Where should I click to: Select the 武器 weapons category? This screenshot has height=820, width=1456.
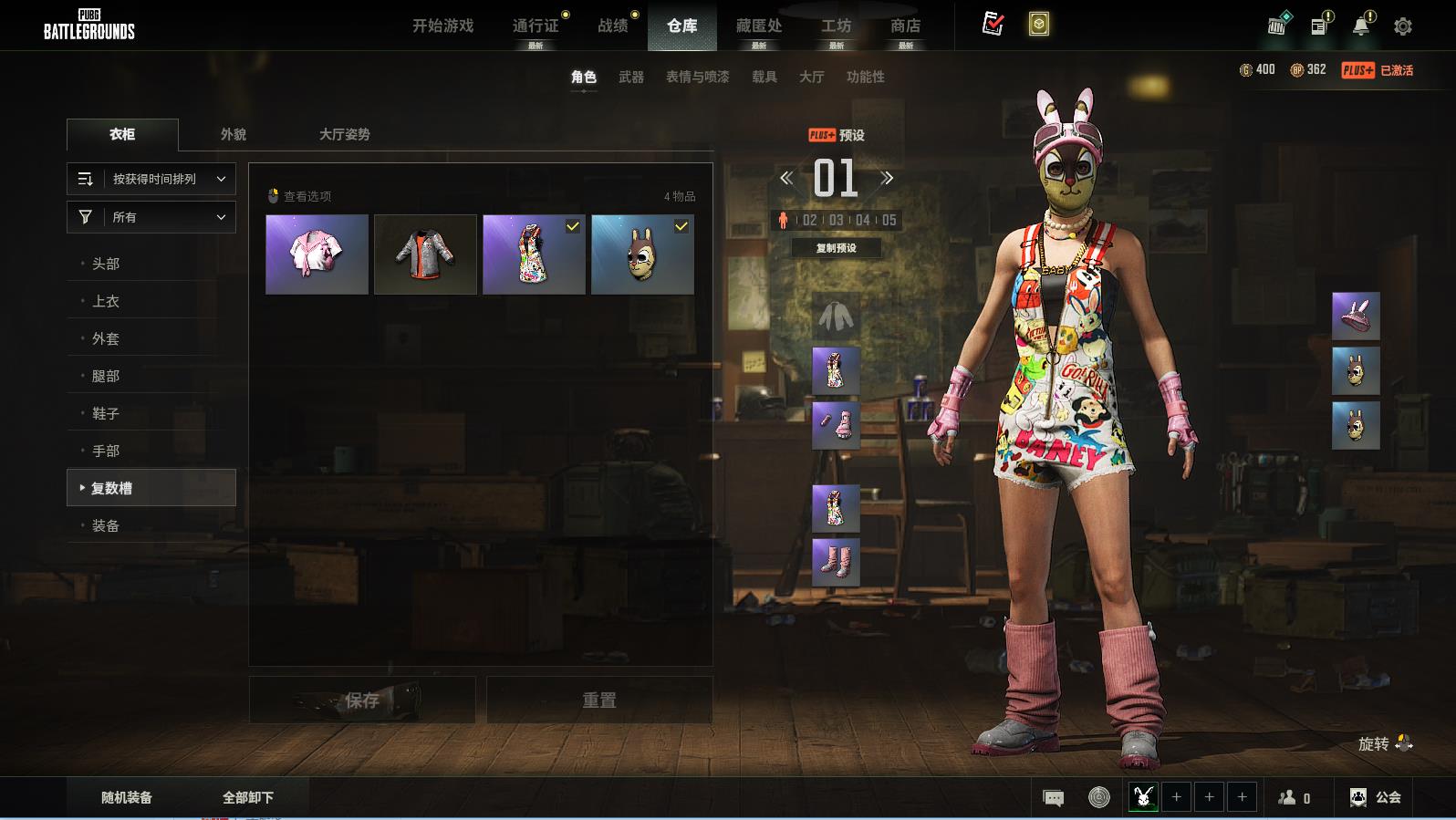tap(630, 77)
